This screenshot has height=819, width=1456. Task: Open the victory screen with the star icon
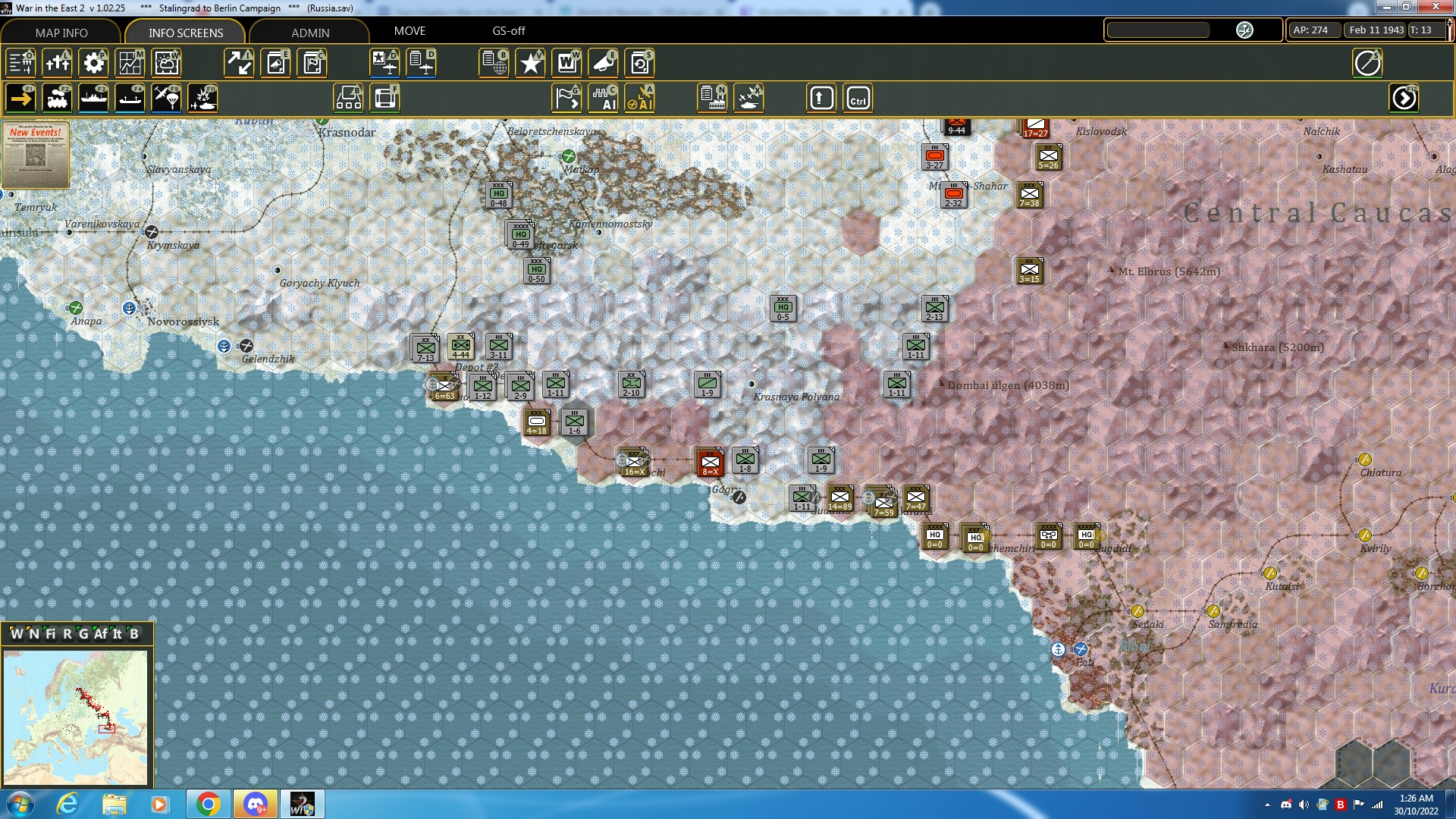(x=530, y=63)
